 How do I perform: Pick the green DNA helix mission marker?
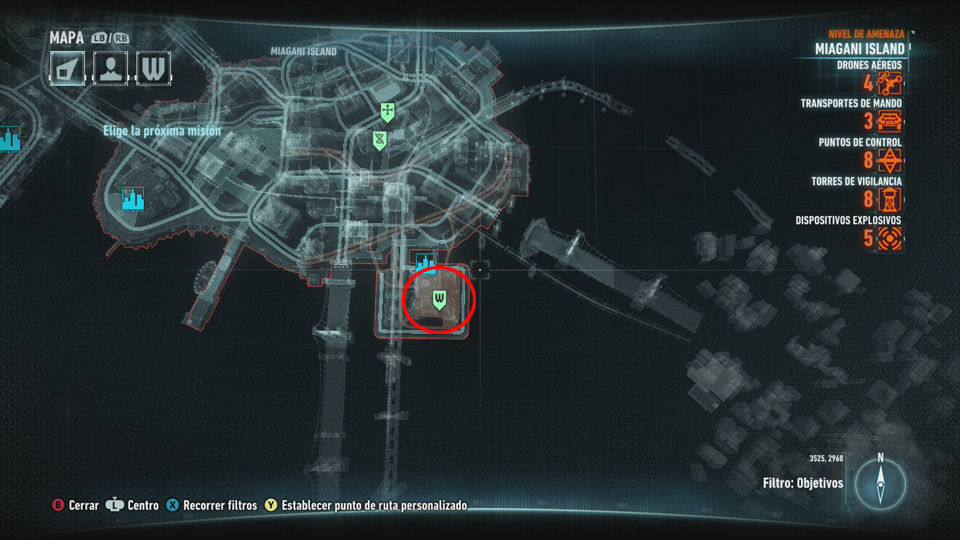pos(380,139)
